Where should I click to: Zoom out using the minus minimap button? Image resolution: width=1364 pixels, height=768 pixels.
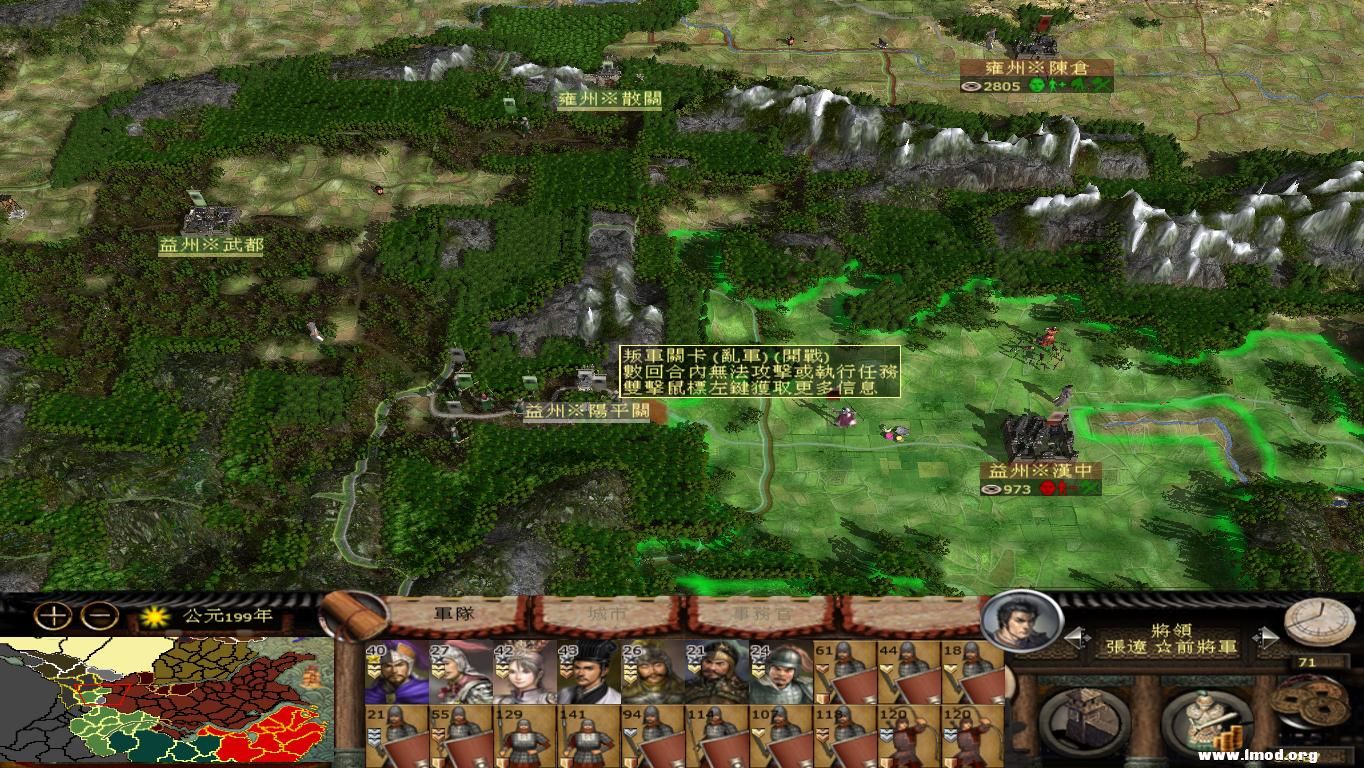coord(96,614)
